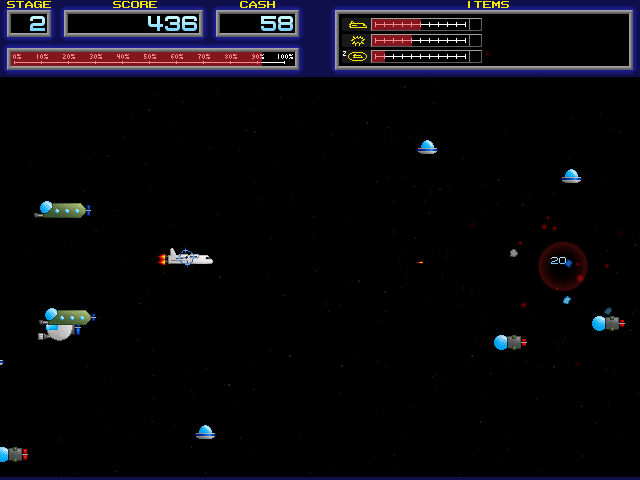Screen dimensions: 640x480
Task: Select the yellow starburst explosion item icon
Action: (x=356, y=40)
